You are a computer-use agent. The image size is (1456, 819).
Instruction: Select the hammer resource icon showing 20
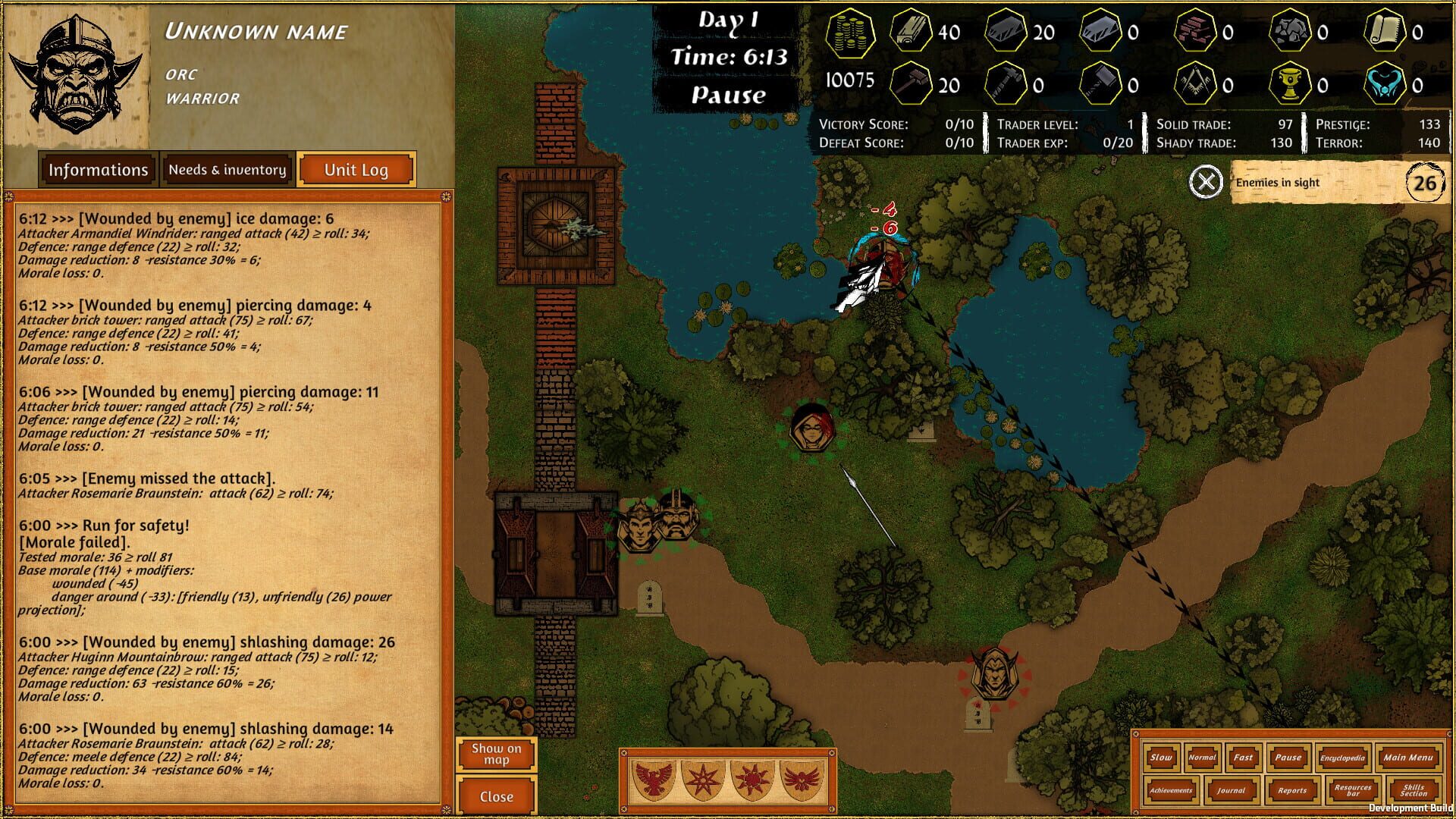(x=912, y=82)
